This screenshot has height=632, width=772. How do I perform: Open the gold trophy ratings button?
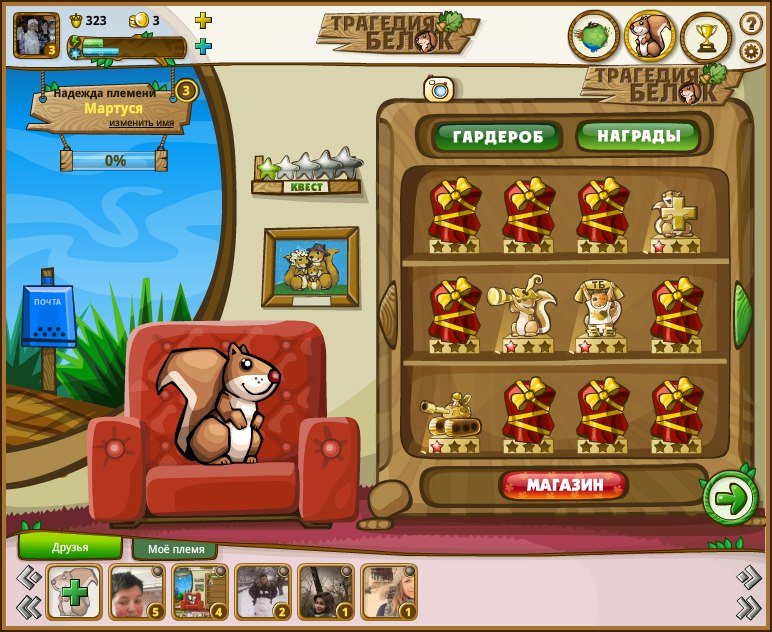point(707,37)
